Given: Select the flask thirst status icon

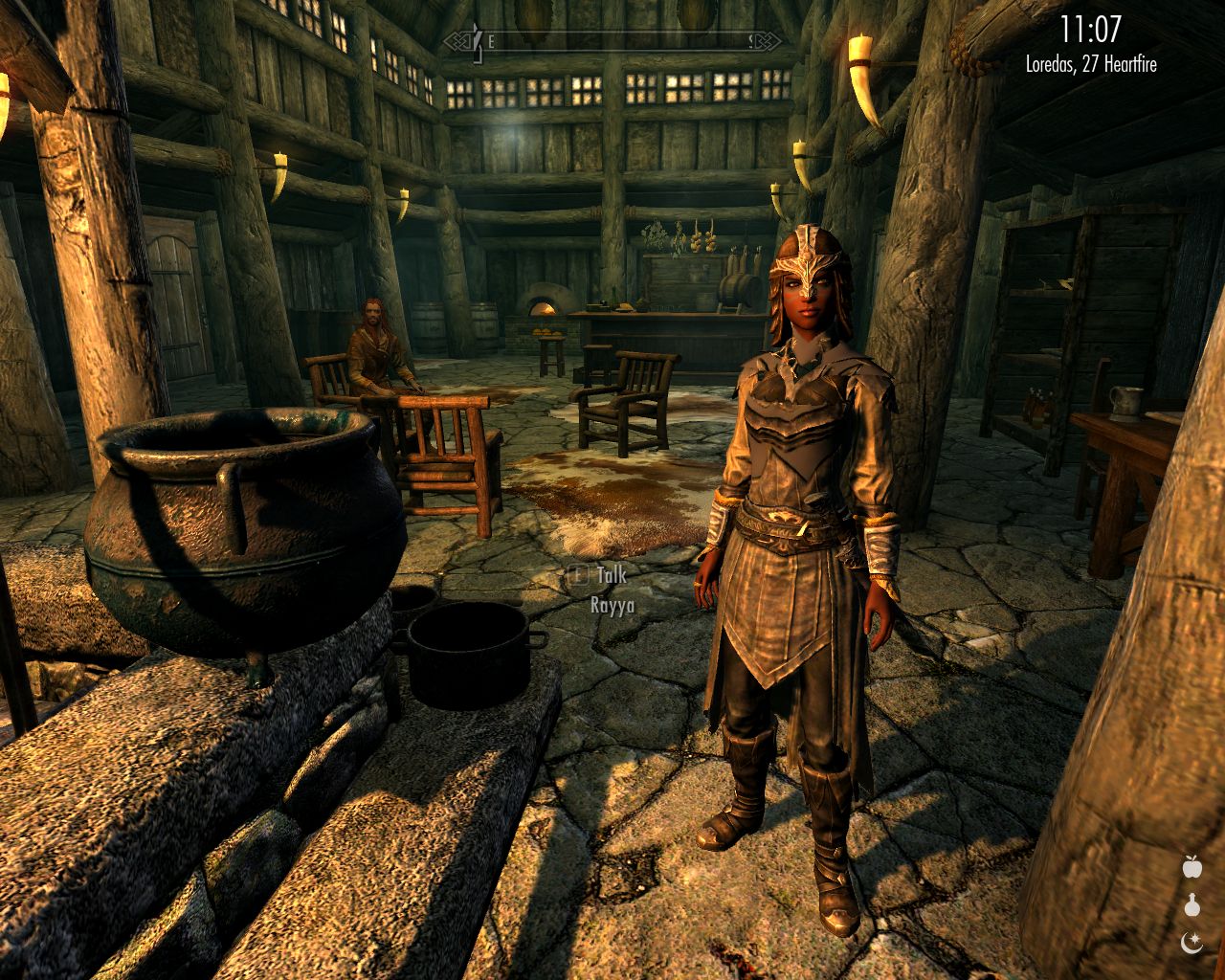Looking at the screenshot, I should pyautogui.click(x=1192, y=905).
